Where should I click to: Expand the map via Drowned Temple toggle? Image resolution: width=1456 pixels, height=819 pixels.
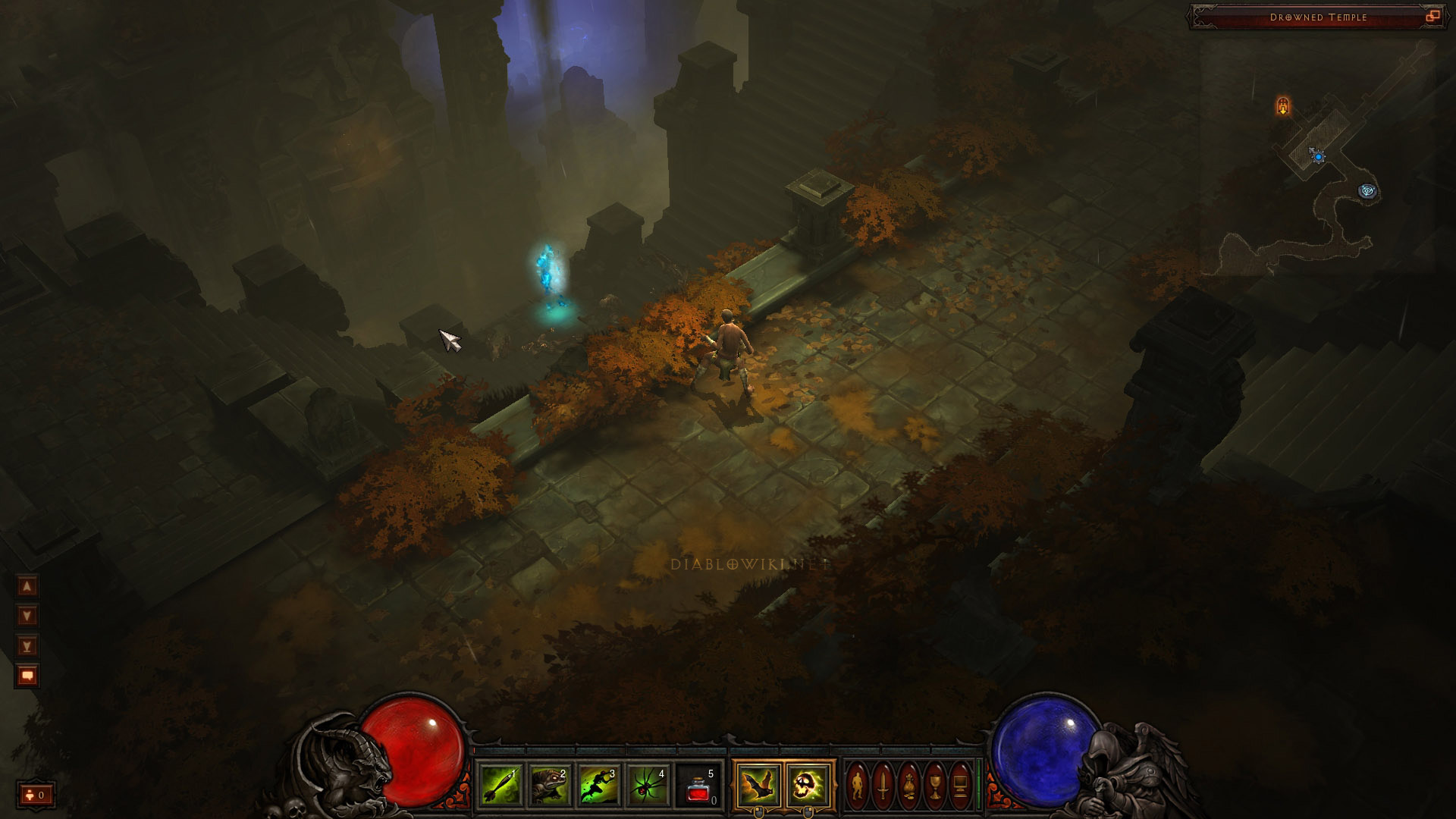(1432, 17)
